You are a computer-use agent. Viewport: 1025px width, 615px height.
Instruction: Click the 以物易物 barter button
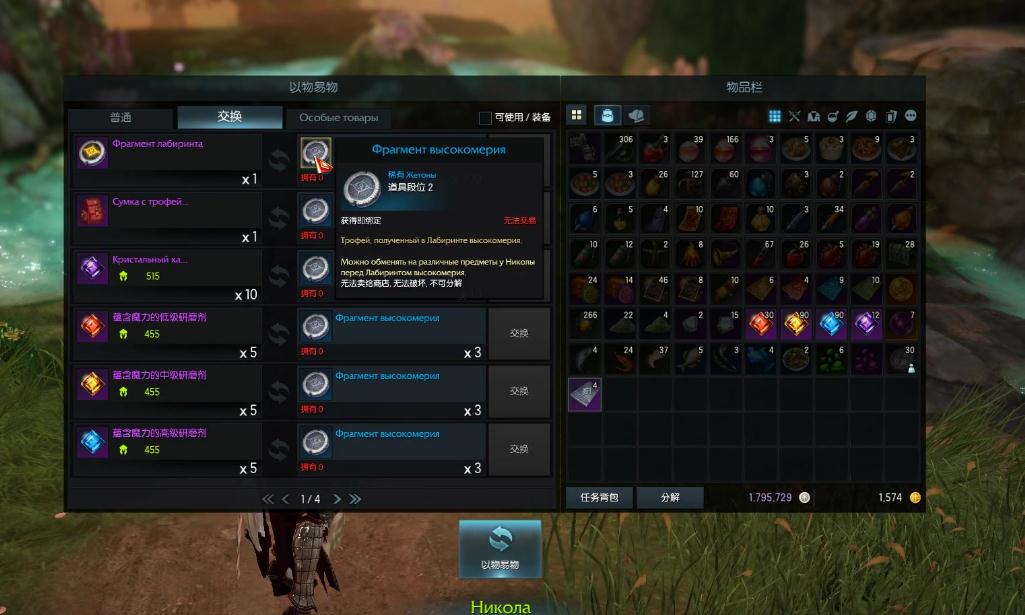click(x=500, y=547)
